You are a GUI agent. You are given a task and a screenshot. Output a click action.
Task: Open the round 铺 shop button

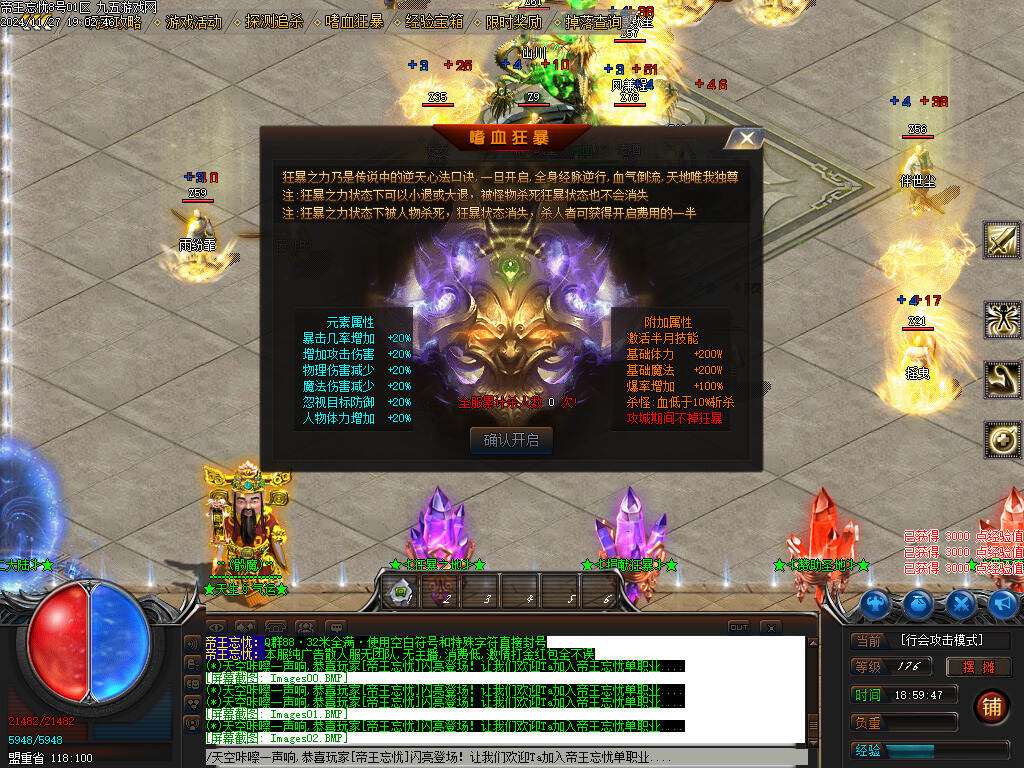[991, 706]
